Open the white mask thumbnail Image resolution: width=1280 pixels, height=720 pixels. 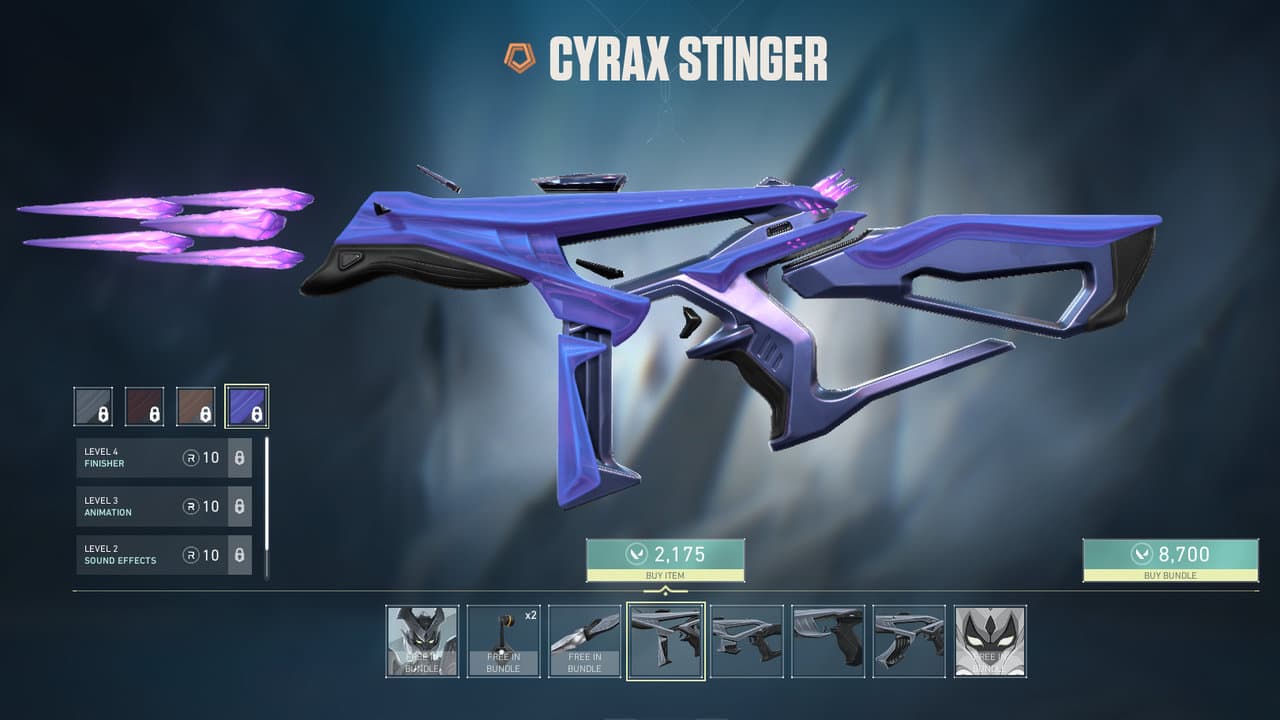click(x=990, y=641)
